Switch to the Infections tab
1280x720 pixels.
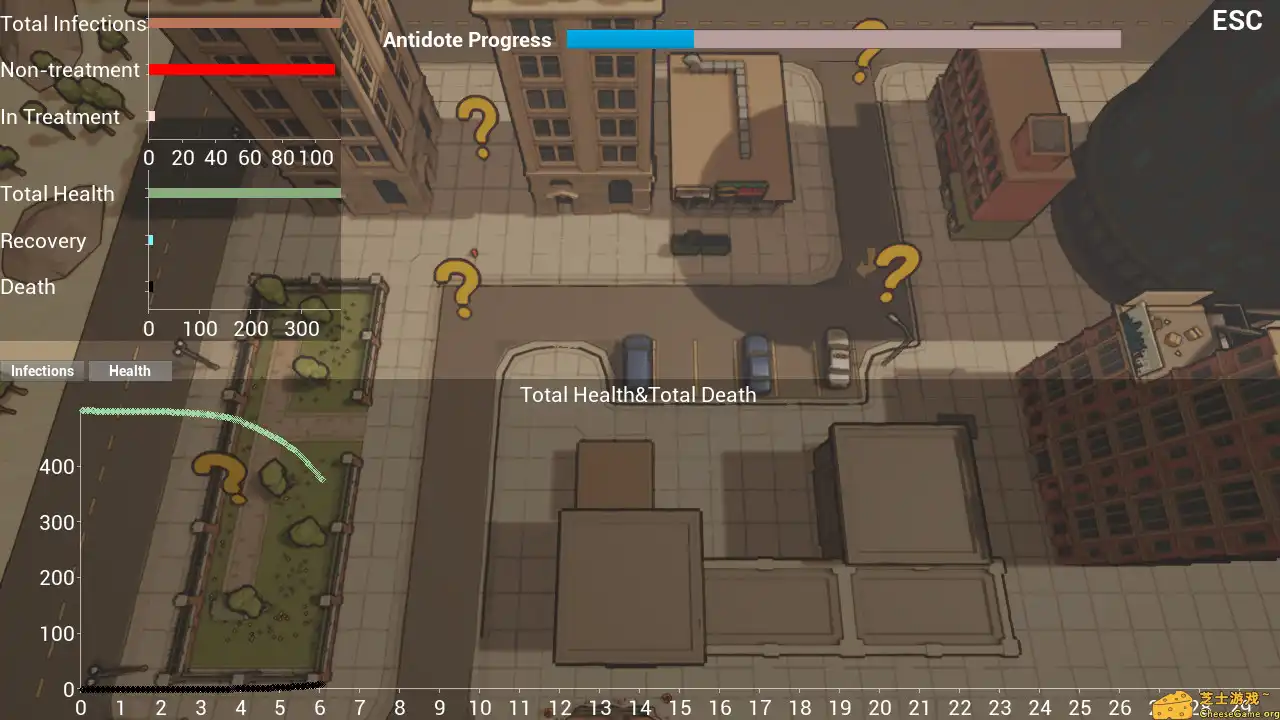pos(42,370)
